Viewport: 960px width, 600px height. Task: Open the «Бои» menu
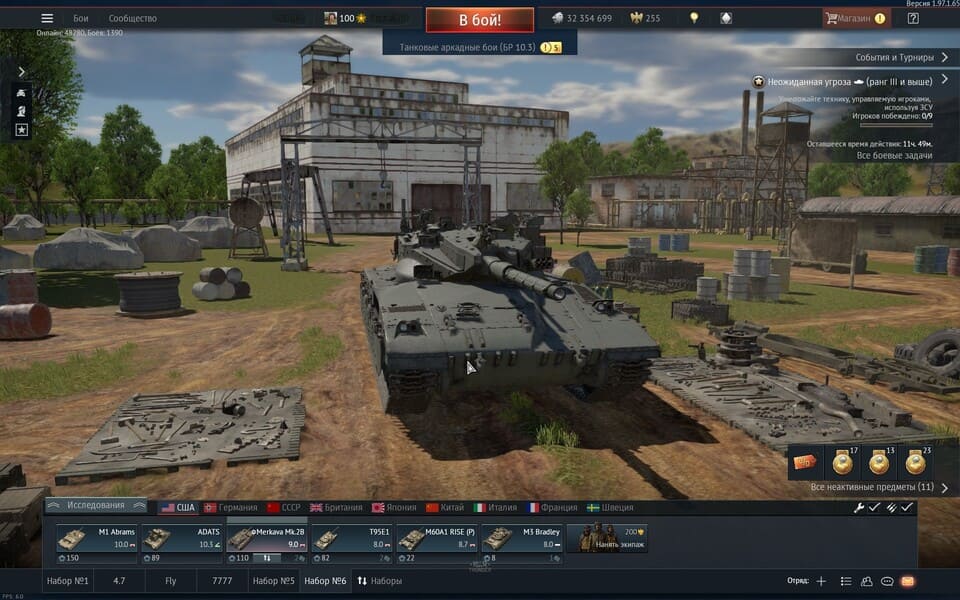click(x=81, y=18)
